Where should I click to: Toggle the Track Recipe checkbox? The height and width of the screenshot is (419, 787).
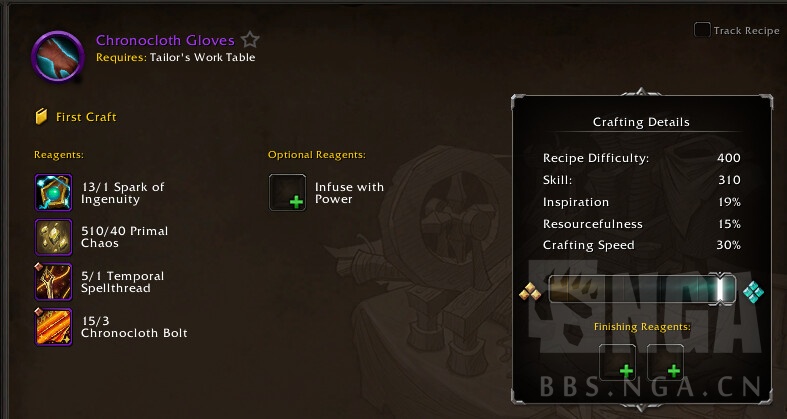(702, 30)
